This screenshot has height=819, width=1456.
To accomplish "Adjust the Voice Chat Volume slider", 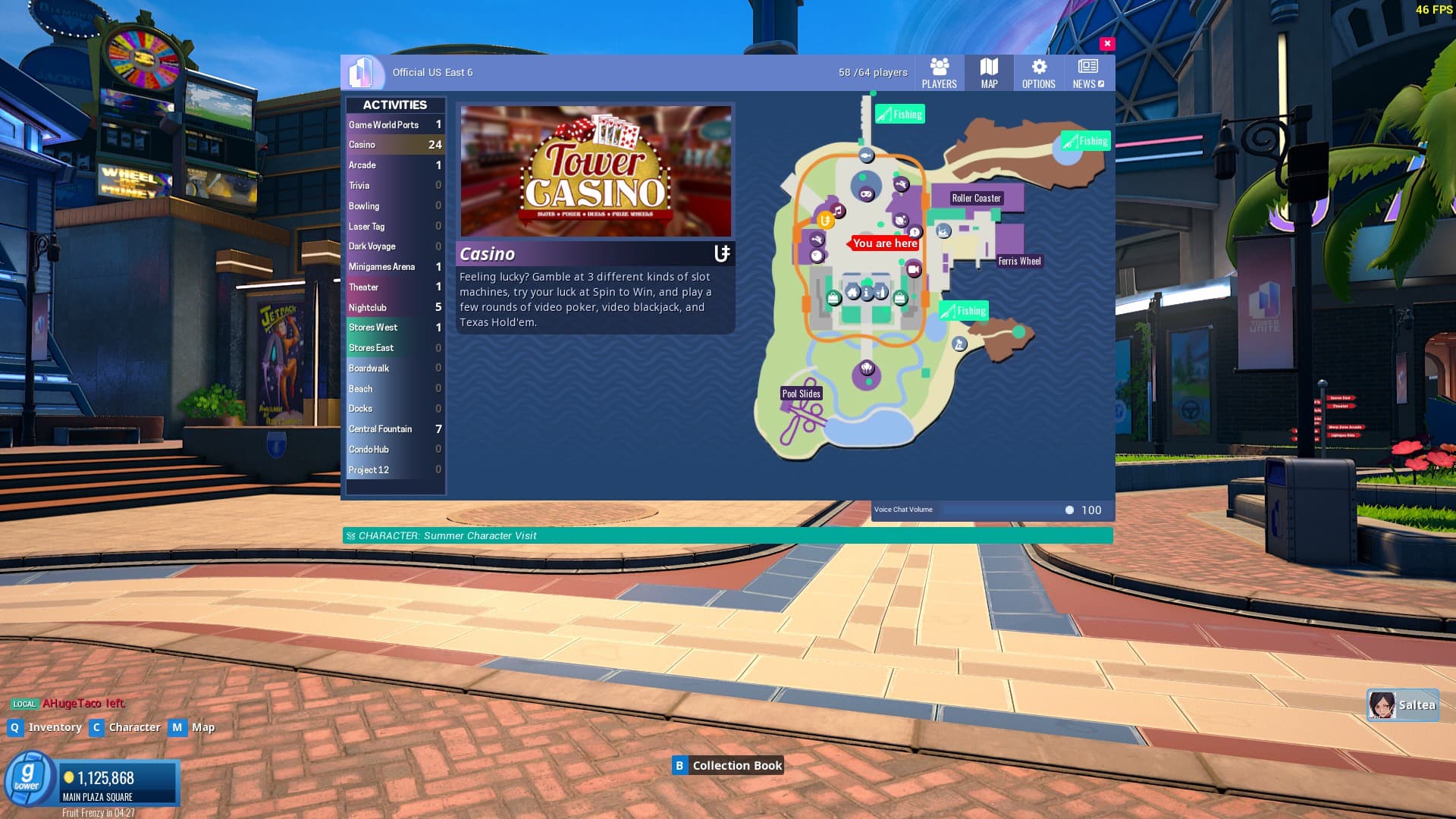I will pyautogui.click(x=1068, y=510).
